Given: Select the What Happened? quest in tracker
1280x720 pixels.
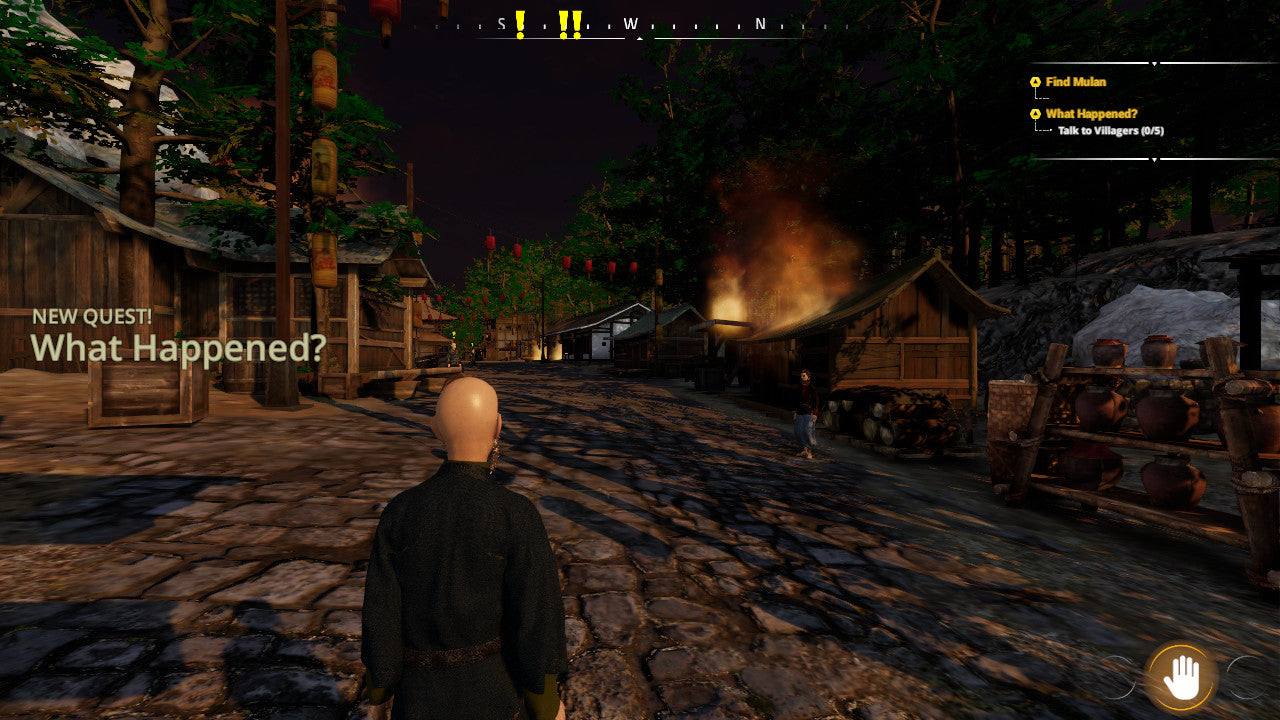Looking at the screenshot, I should [1091, 114].
